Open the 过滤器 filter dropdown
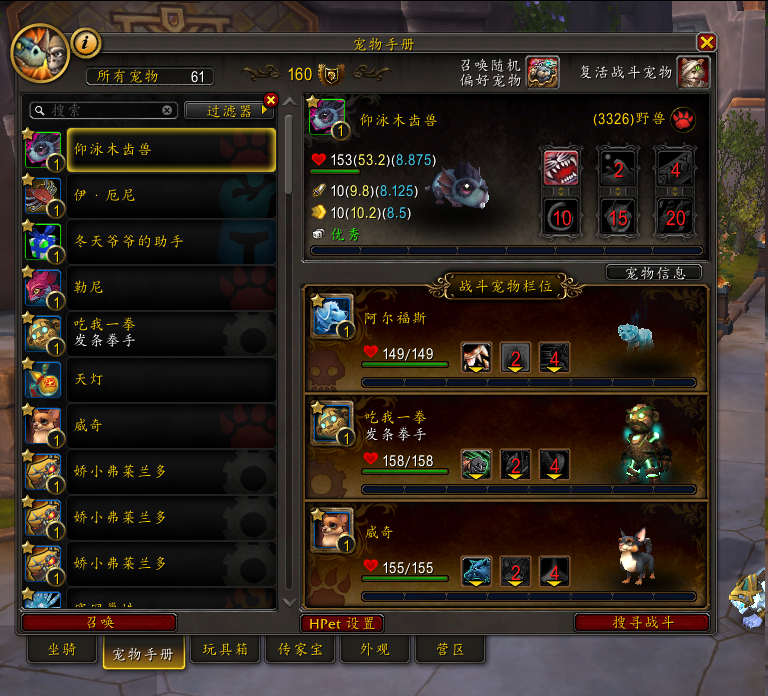This screenshot has width=768, height=696. 230,111
